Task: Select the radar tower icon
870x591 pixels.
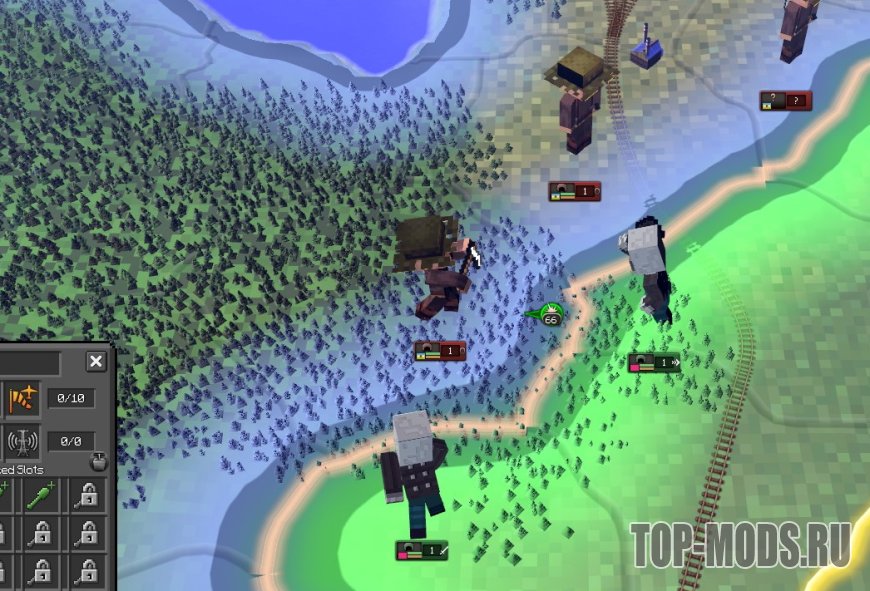Action: click(22, 441)
